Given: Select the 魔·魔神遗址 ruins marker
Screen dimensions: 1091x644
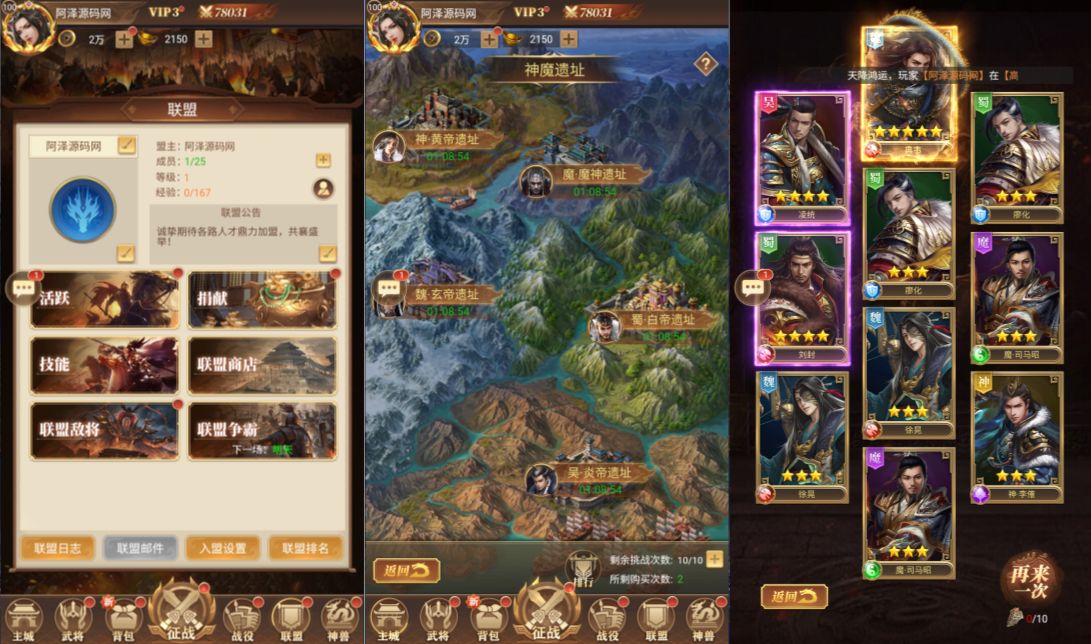Looking at the screenshot, I should 592,175.
